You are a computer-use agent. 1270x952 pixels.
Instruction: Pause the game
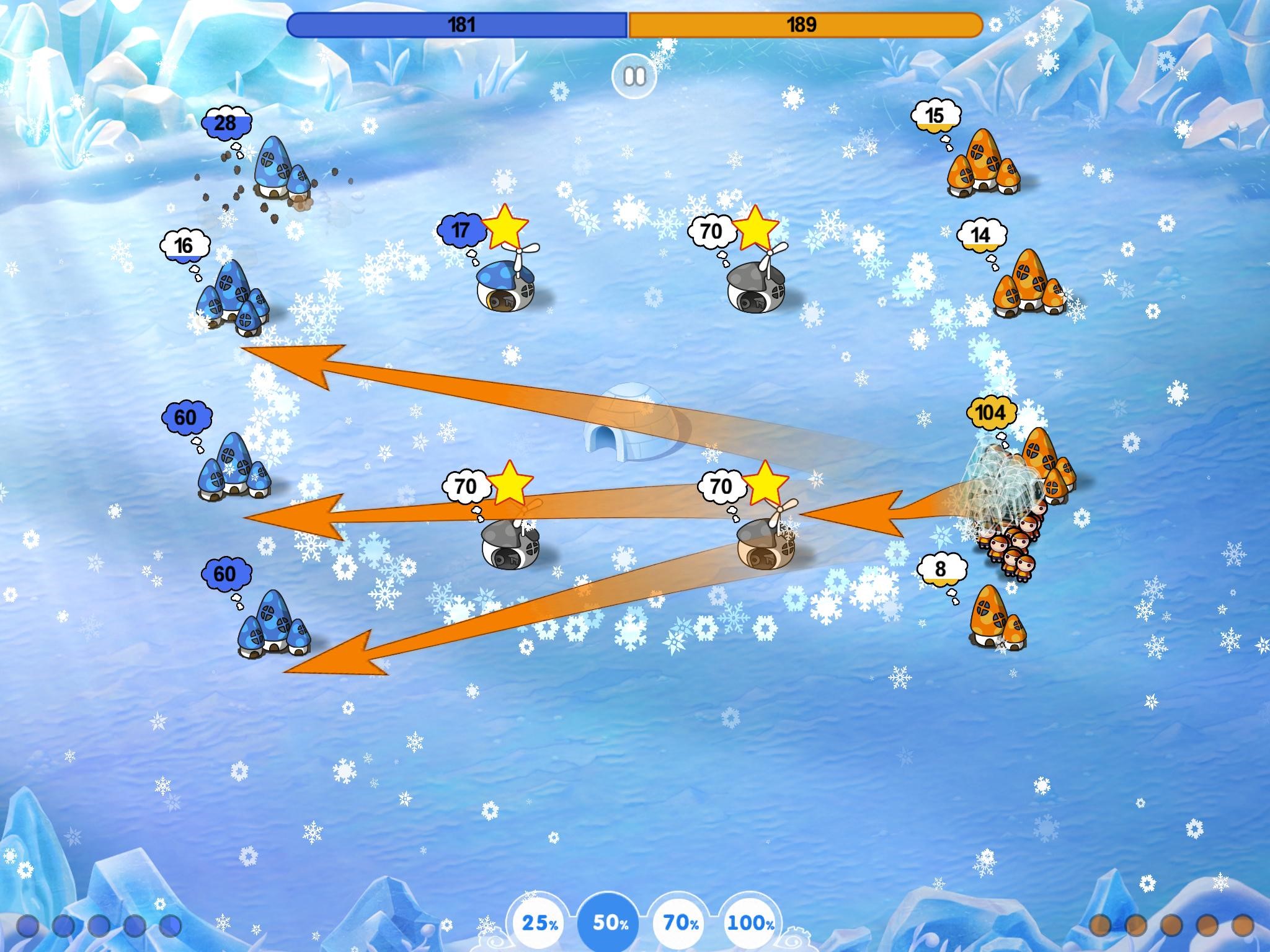(x=634, y=77)
